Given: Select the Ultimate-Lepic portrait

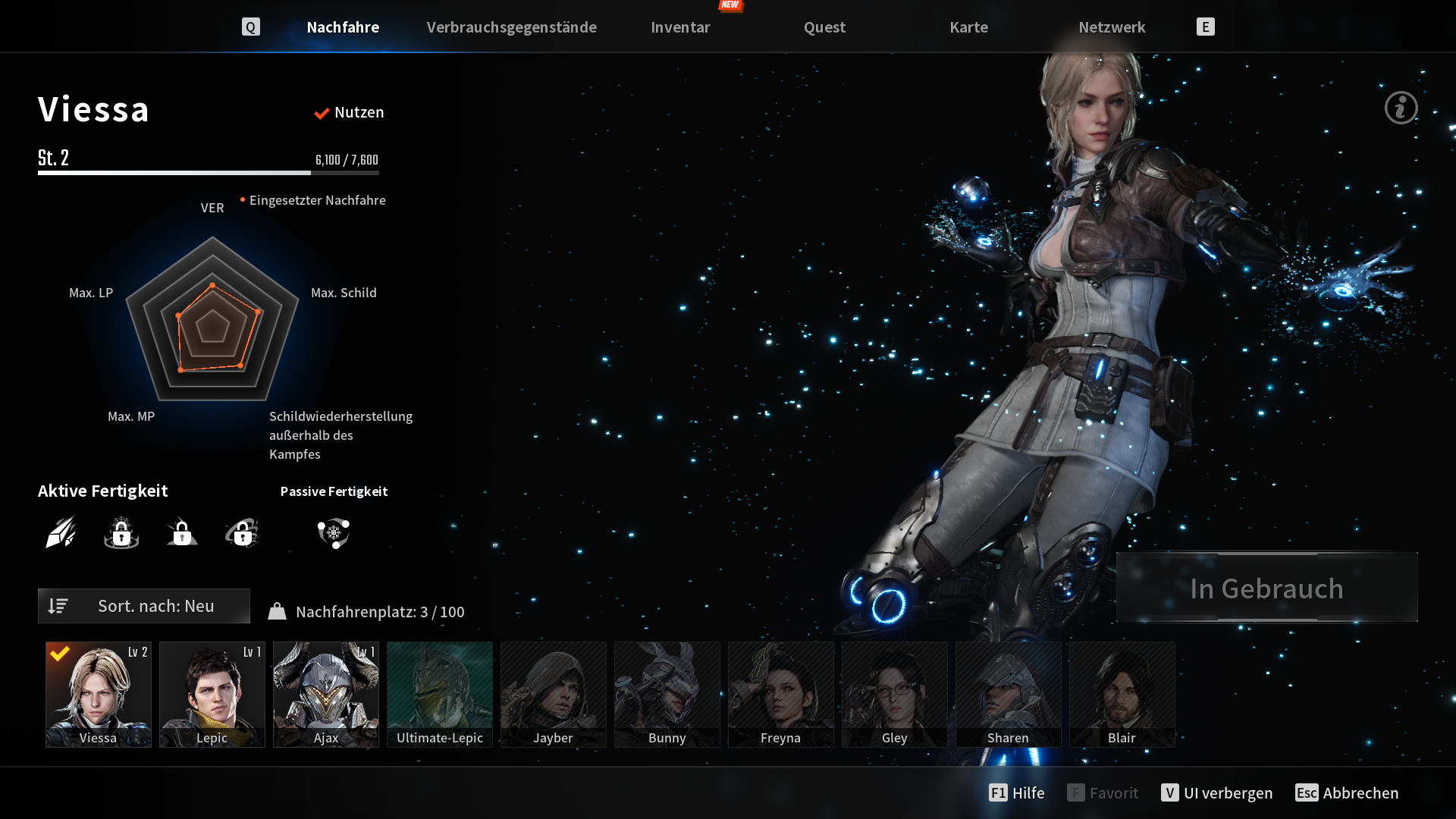Looking at the screenshot, I should click(440, 695).
